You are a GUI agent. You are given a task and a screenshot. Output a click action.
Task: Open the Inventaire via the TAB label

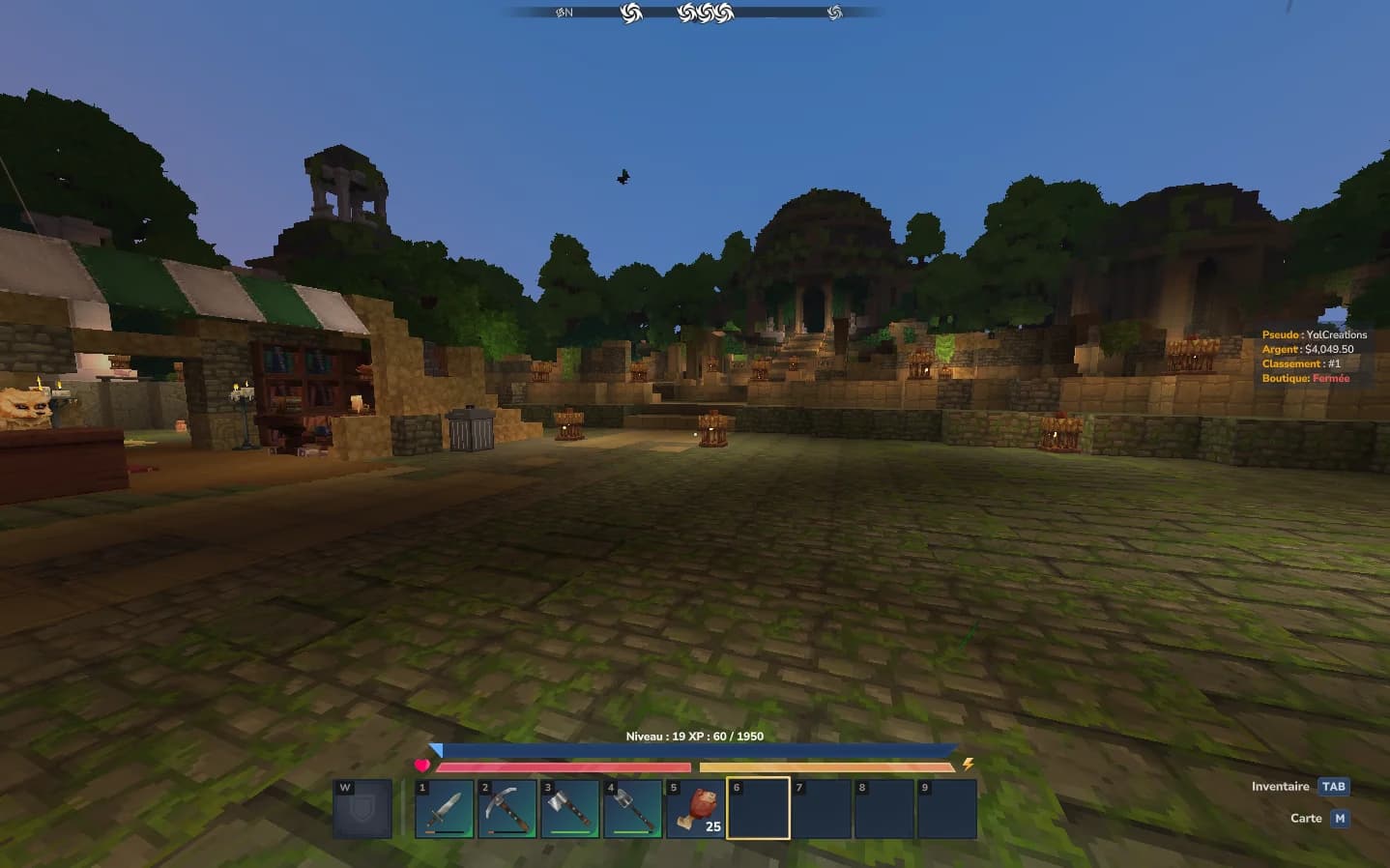pyautogui.click(x=1335, y=786)
